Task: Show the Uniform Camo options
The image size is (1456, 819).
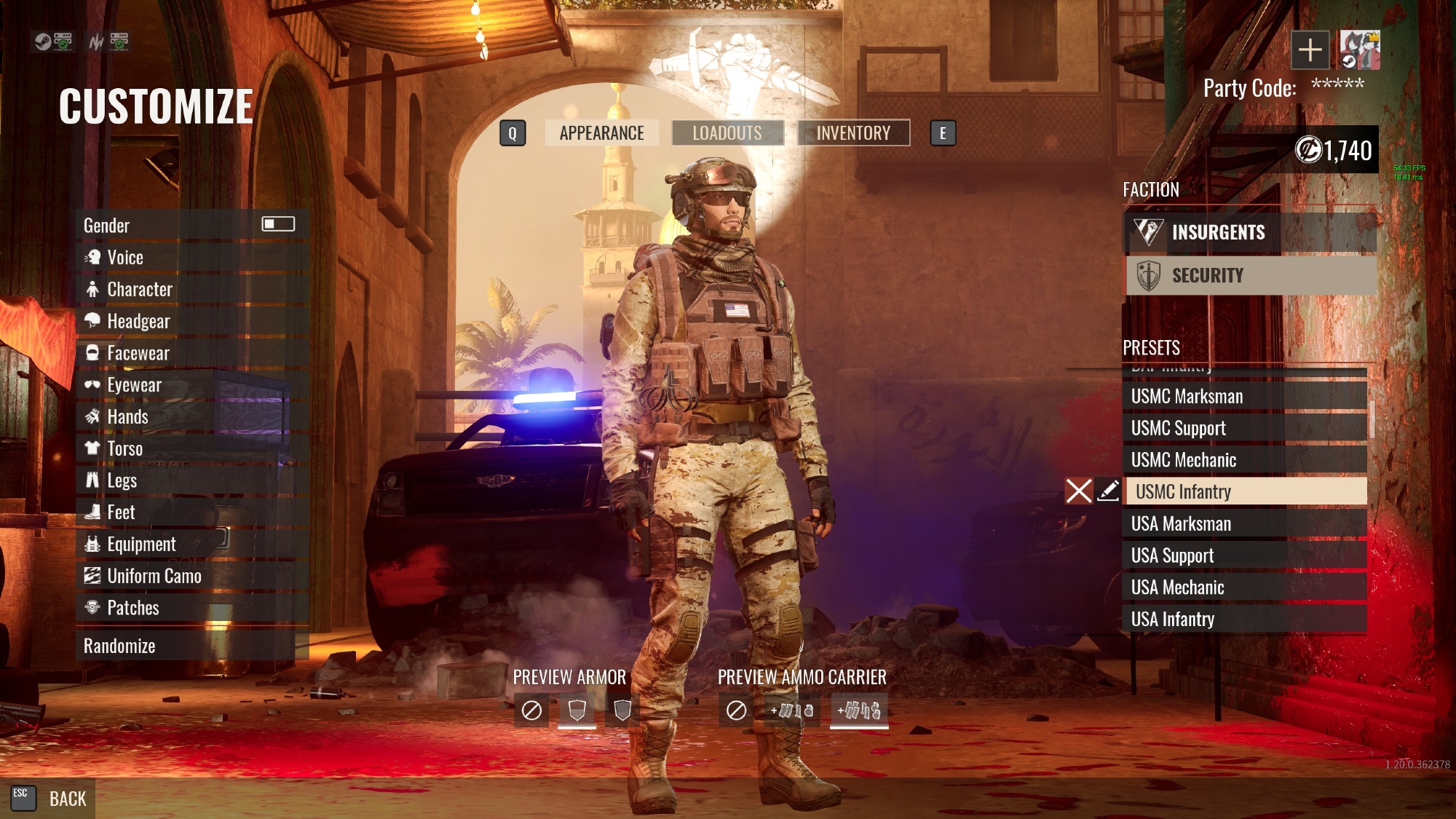Action: [154, 576]
